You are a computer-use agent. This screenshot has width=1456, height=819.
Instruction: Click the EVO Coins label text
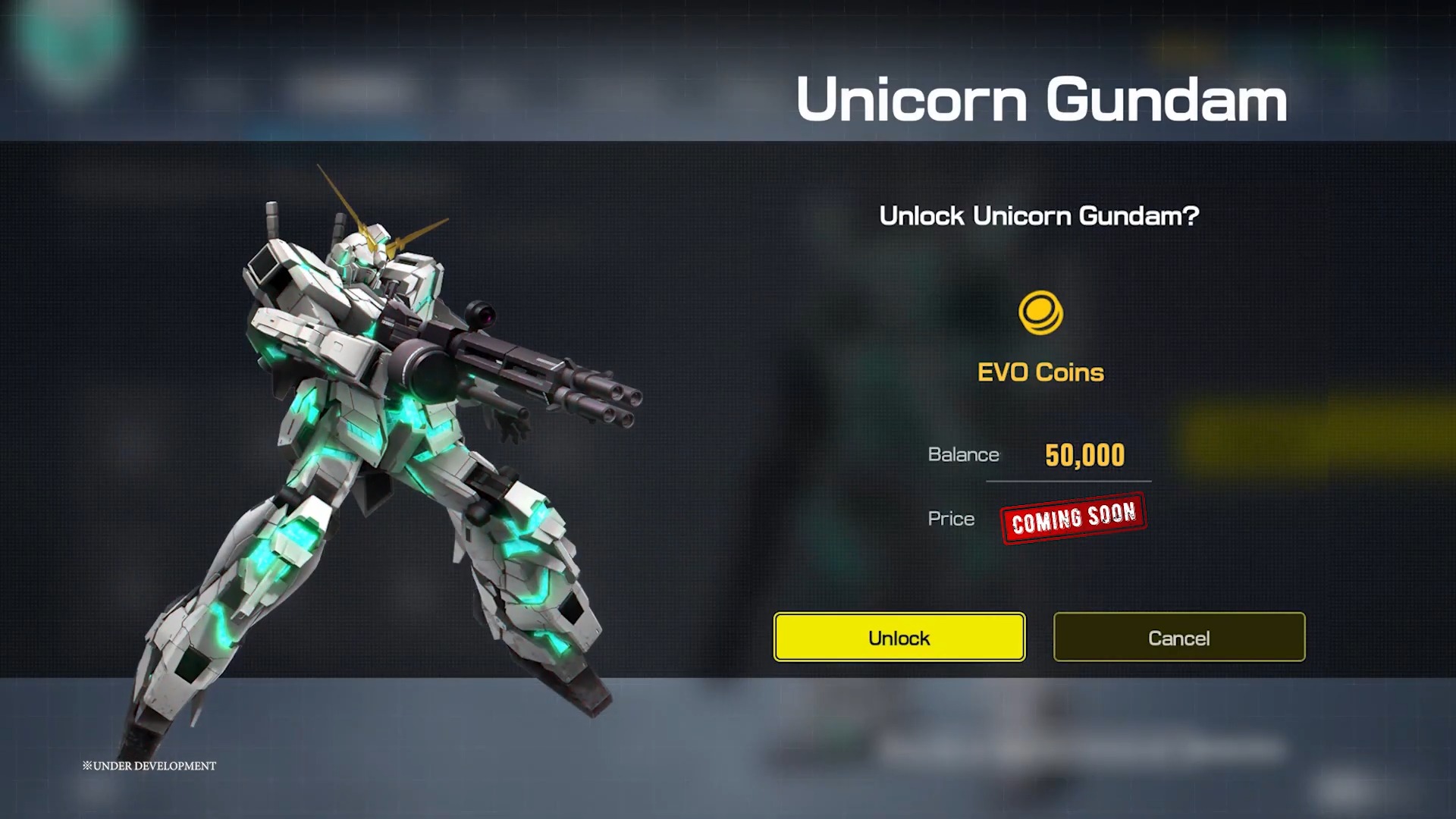point(1040,372)
